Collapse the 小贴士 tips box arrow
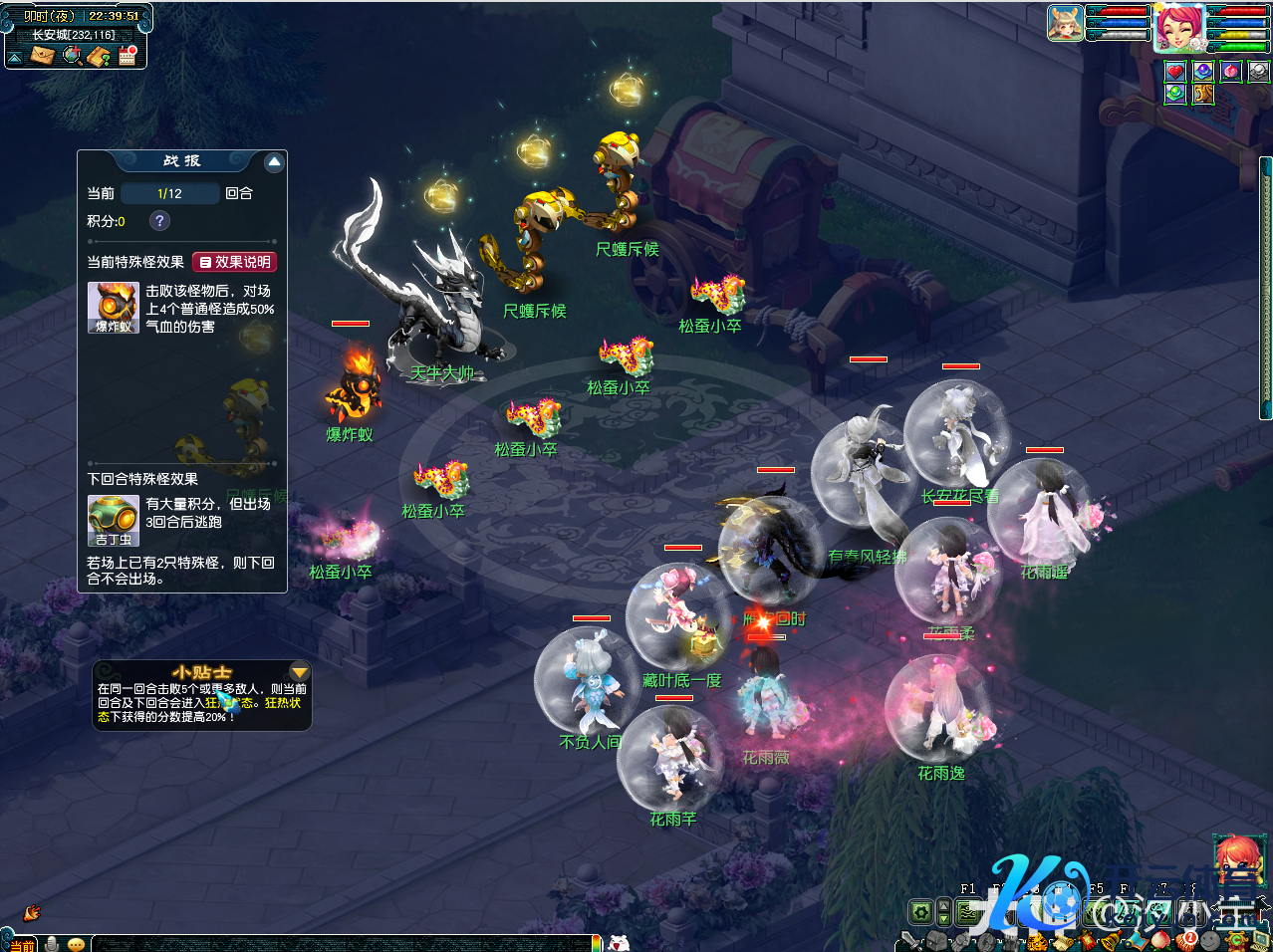Viewport: 1273px width, 952px height. (x=299, y=673)
